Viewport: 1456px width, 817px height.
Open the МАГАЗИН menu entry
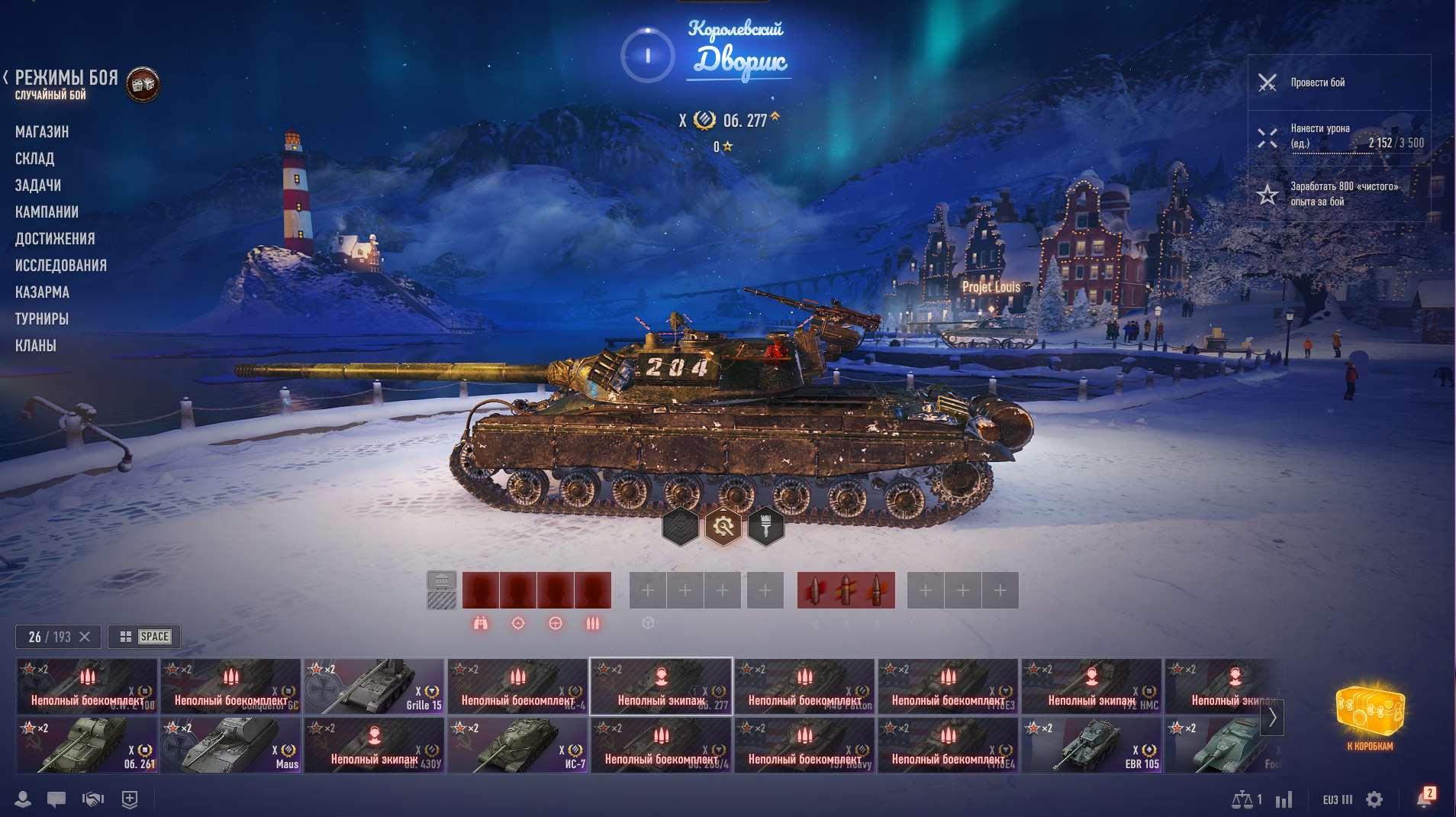(42, 131)
